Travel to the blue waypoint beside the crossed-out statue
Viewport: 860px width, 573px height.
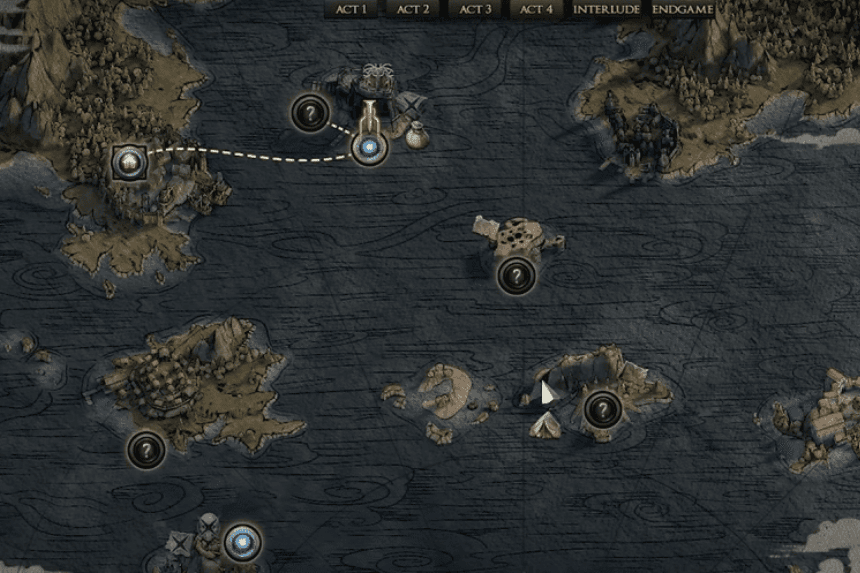point(241,543)
